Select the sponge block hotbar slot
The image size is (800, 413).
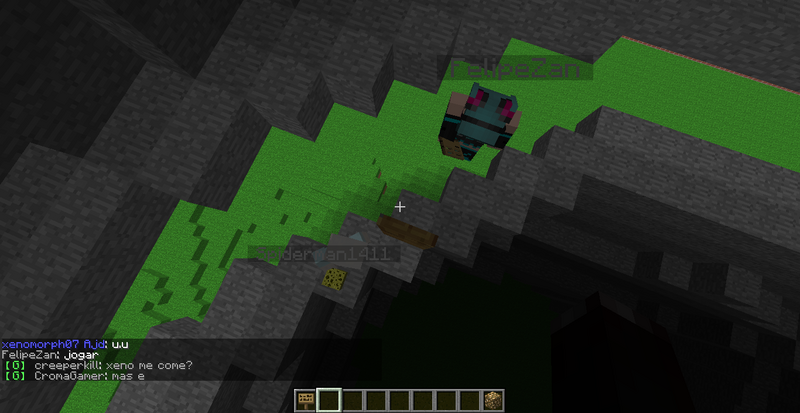pos(493,401)
